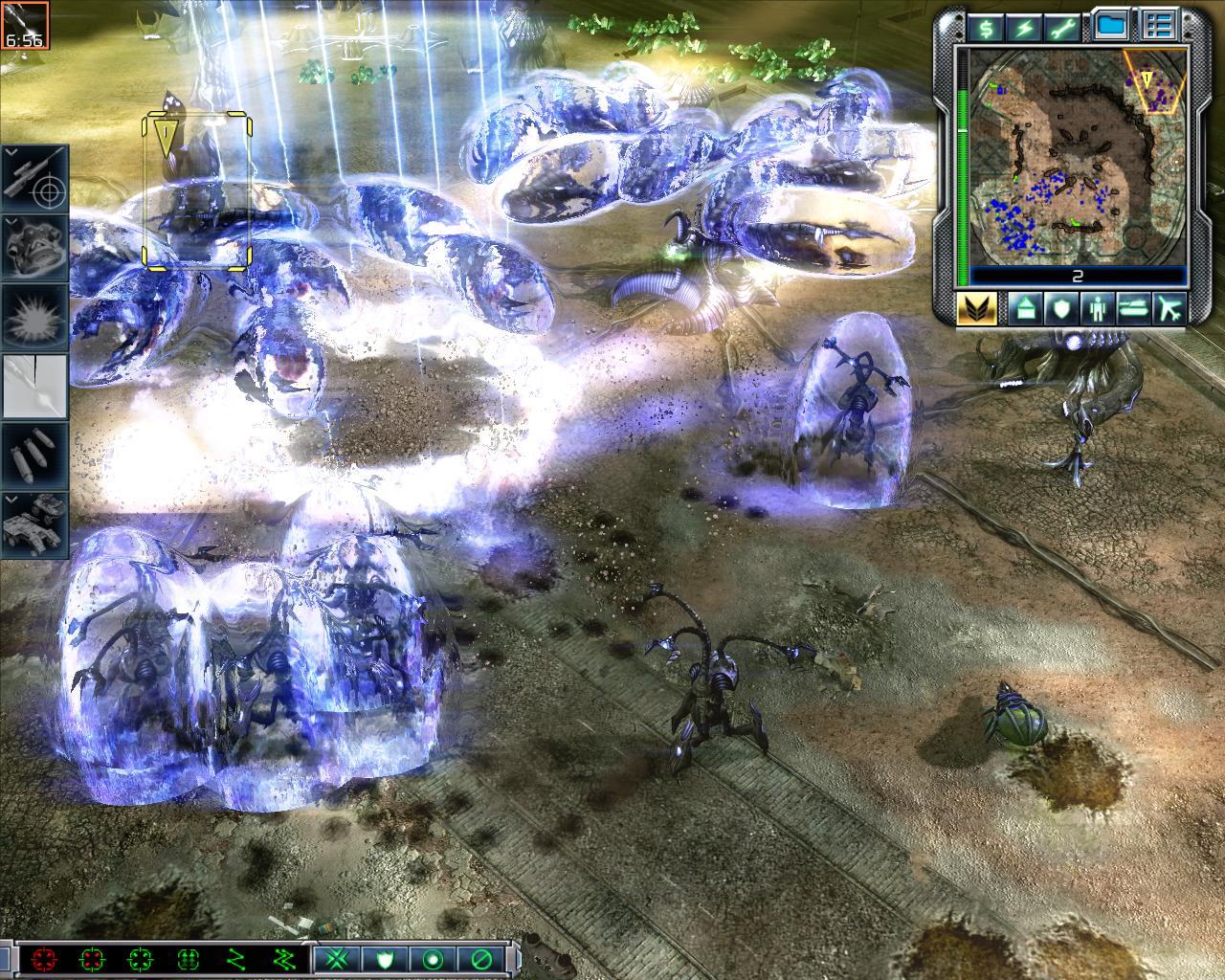1225x980 pixels.
Task: Open the blue folder menu button
Action: [1111, 27]
